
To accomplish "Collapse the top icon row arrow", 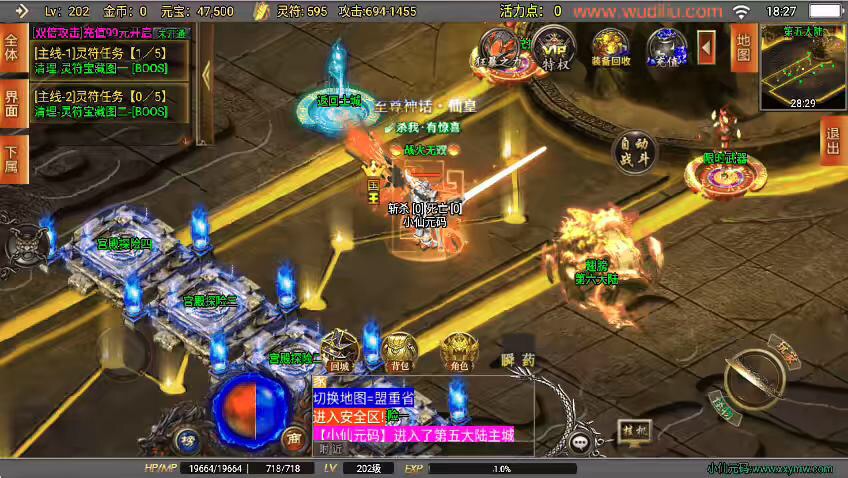I will click(707, 46).
